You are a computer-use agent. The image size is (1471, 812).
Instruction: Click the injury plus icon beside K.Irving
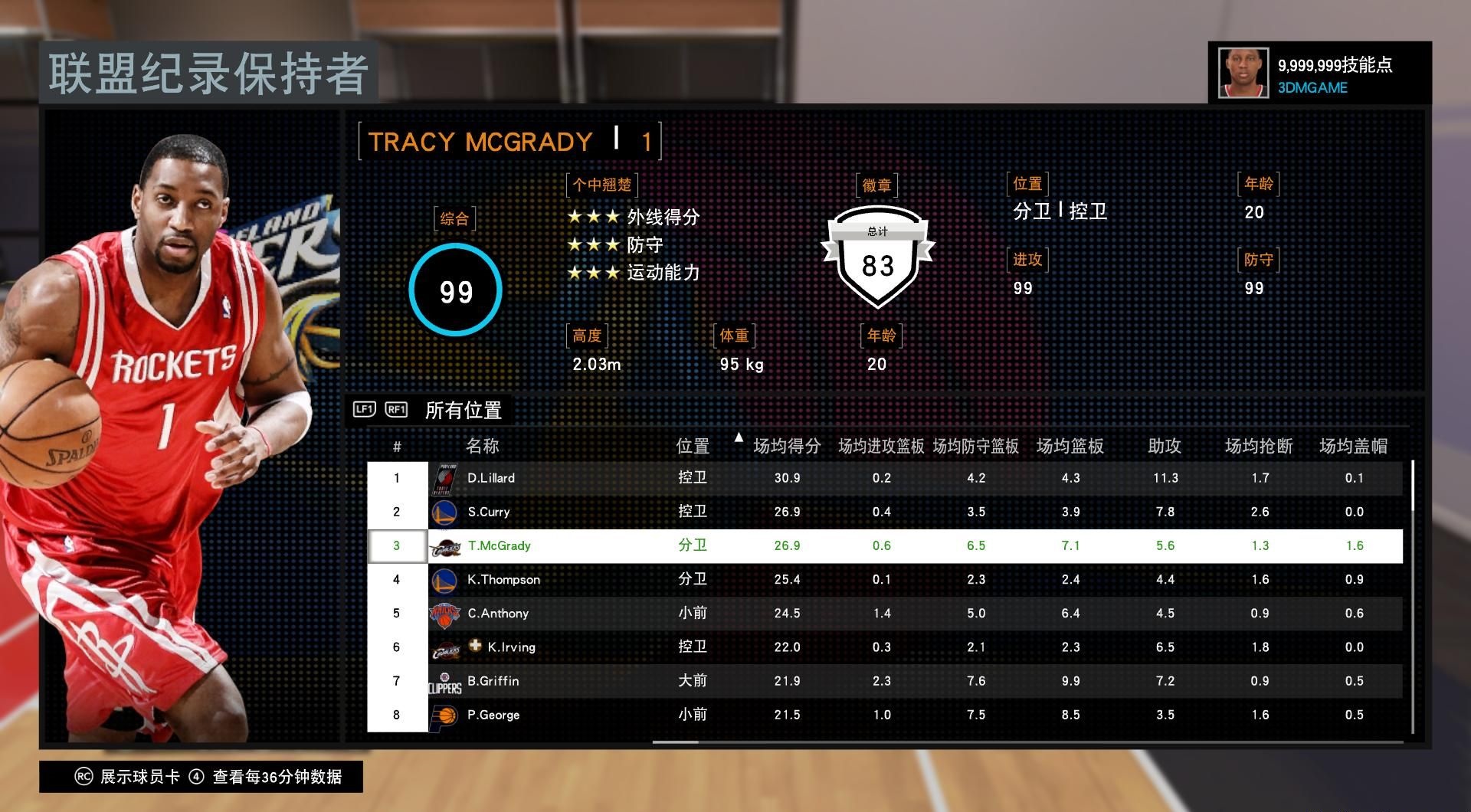coord(474,646)
